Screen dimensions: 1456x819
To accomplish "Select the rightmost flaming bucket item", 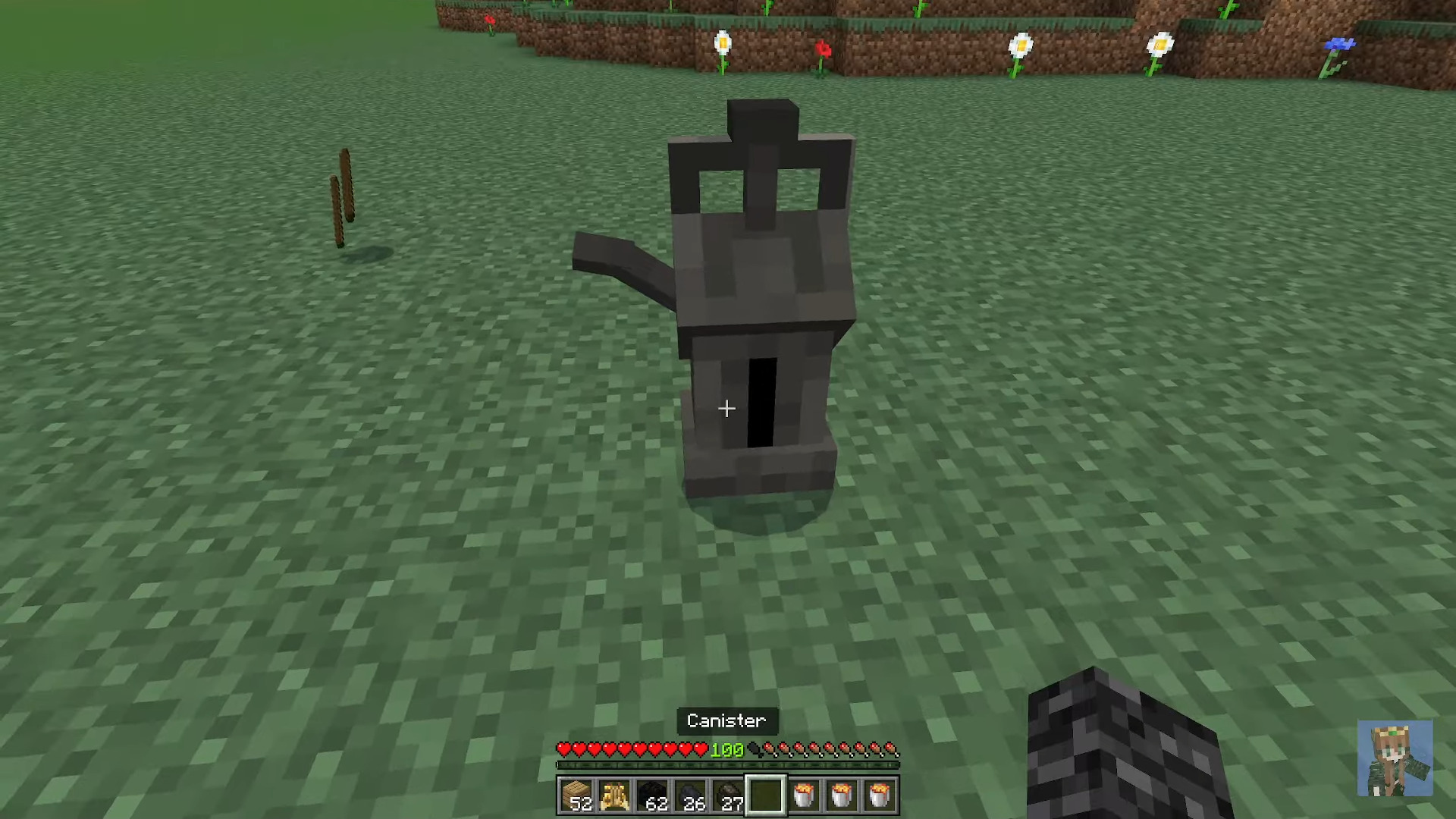I will pyautogui.click(x=880, y=794).
